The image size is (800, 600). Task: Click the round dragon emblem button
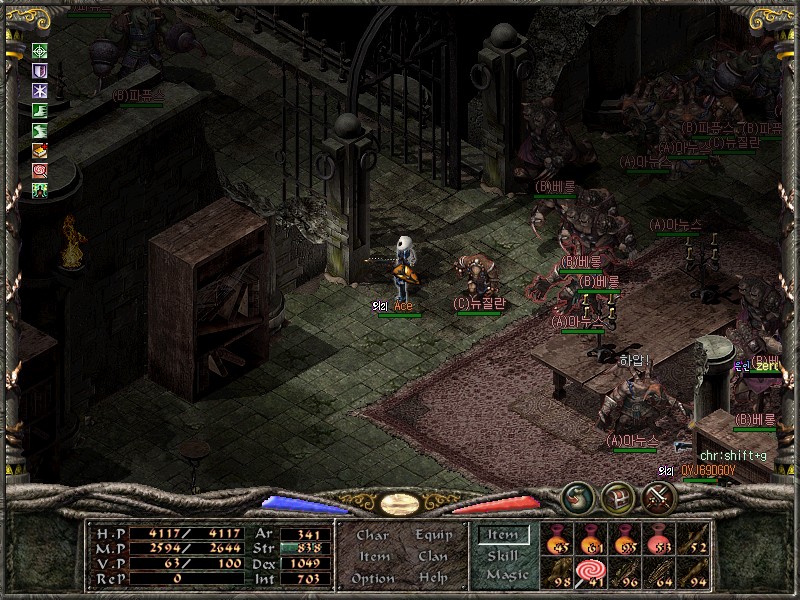point(576,496)
